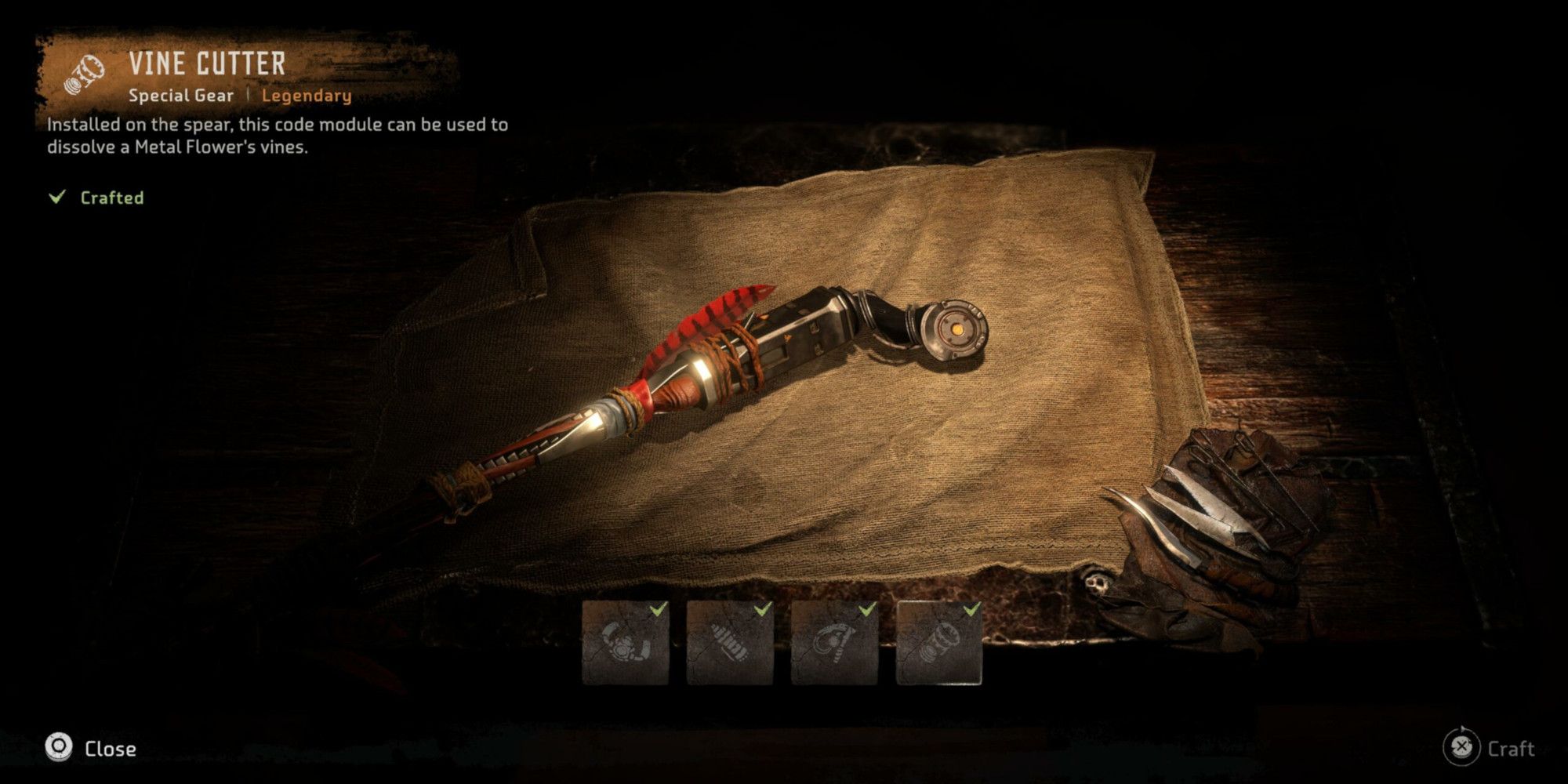Select the Vine Cutter code module header icon
The width and height of the screenshot is (1568, 784).
coord(86,74)
